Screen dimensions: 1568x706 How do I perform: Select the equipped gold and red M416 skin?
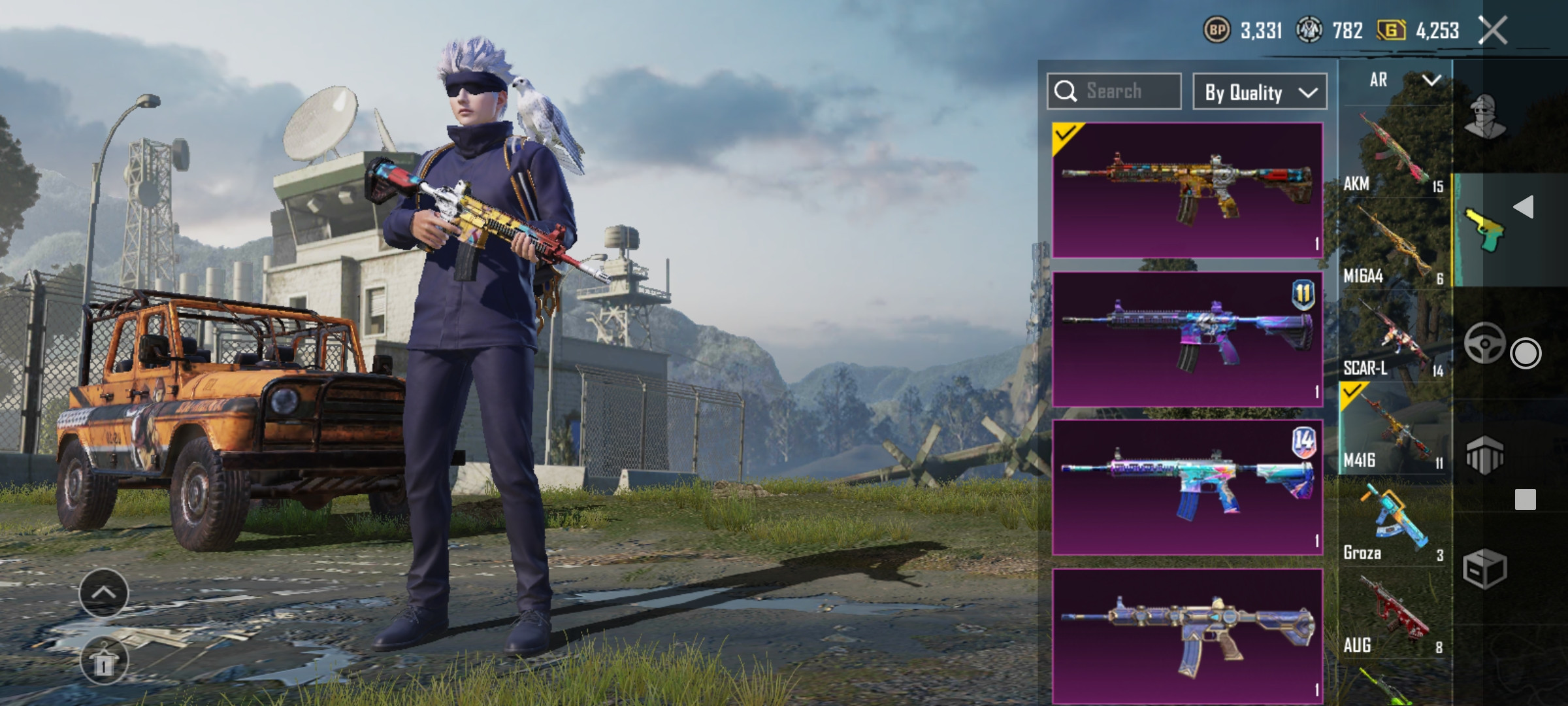[x=1187, y=190]
